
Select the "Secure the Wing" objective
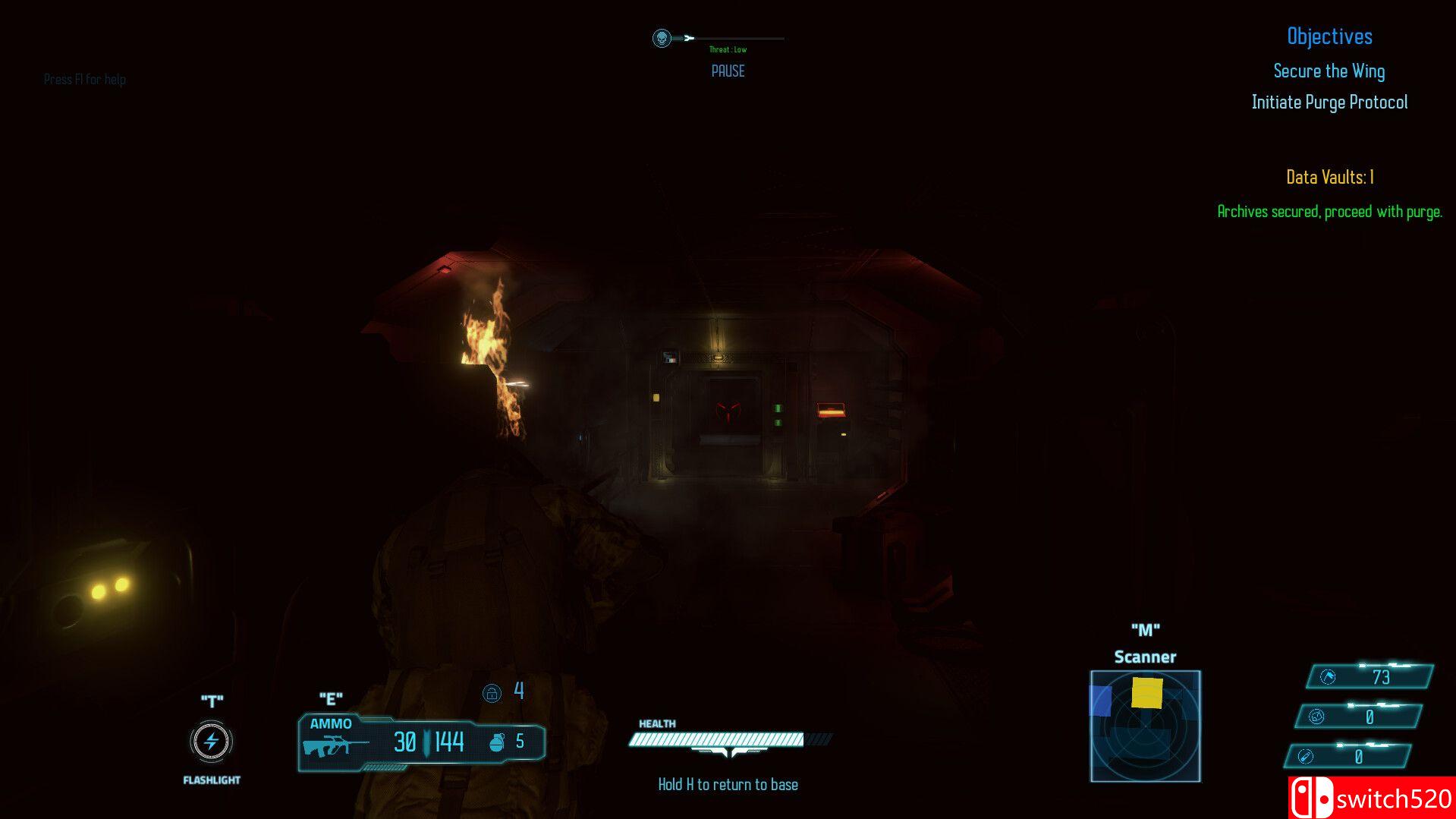[x=1329, y=71]
